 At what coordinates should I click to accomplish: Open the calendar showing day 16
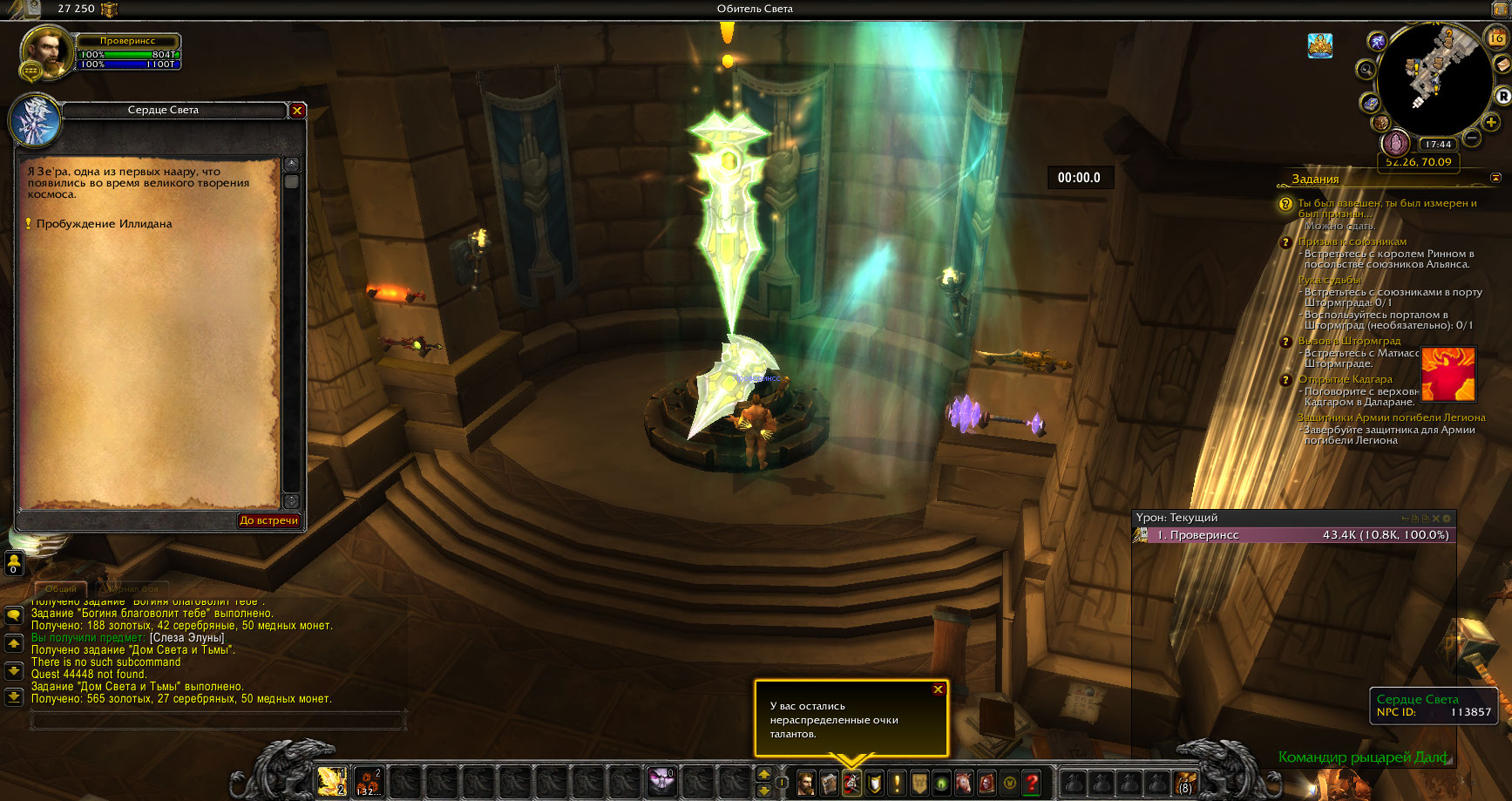1496,37
